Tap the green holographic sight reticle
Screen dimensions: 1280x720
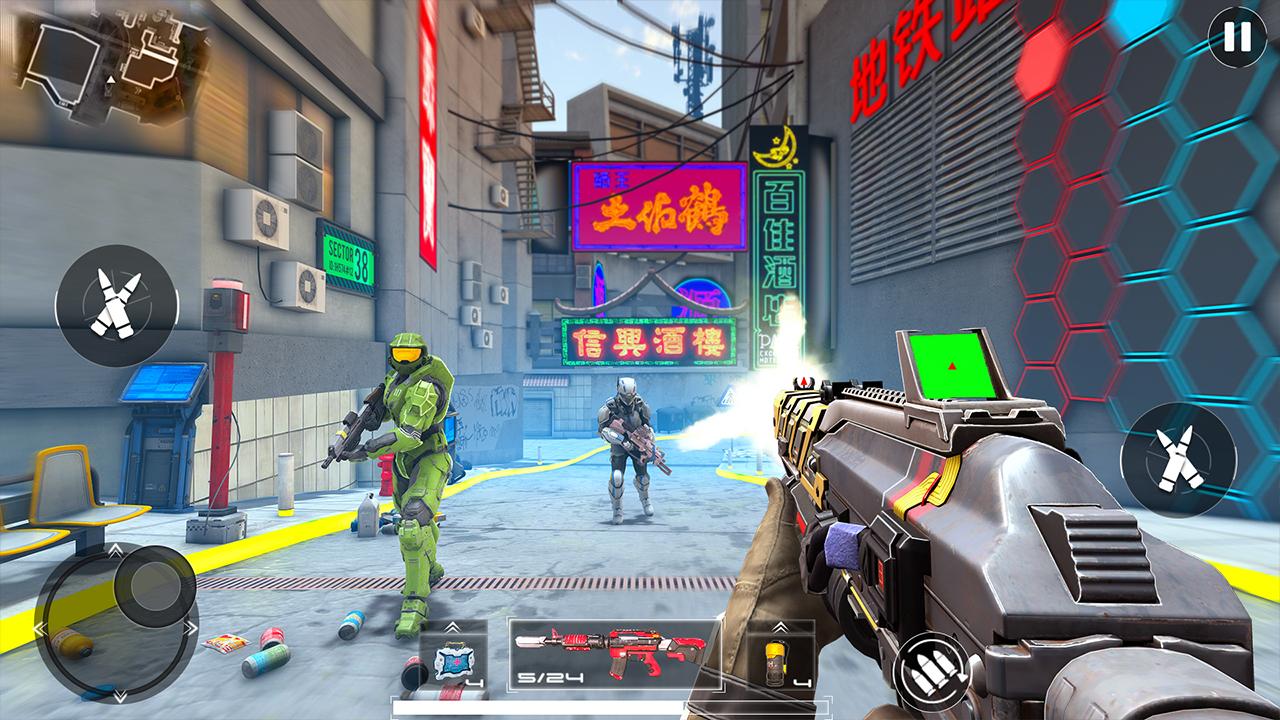(x=952, y=366)
